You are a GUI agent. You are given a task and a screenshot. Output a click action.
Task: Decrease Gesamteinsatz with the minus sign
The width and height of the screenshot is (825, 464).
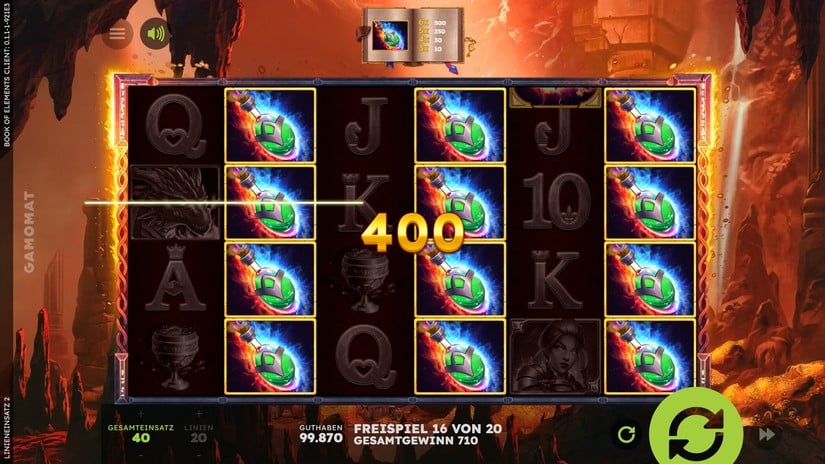pos(141,455)
